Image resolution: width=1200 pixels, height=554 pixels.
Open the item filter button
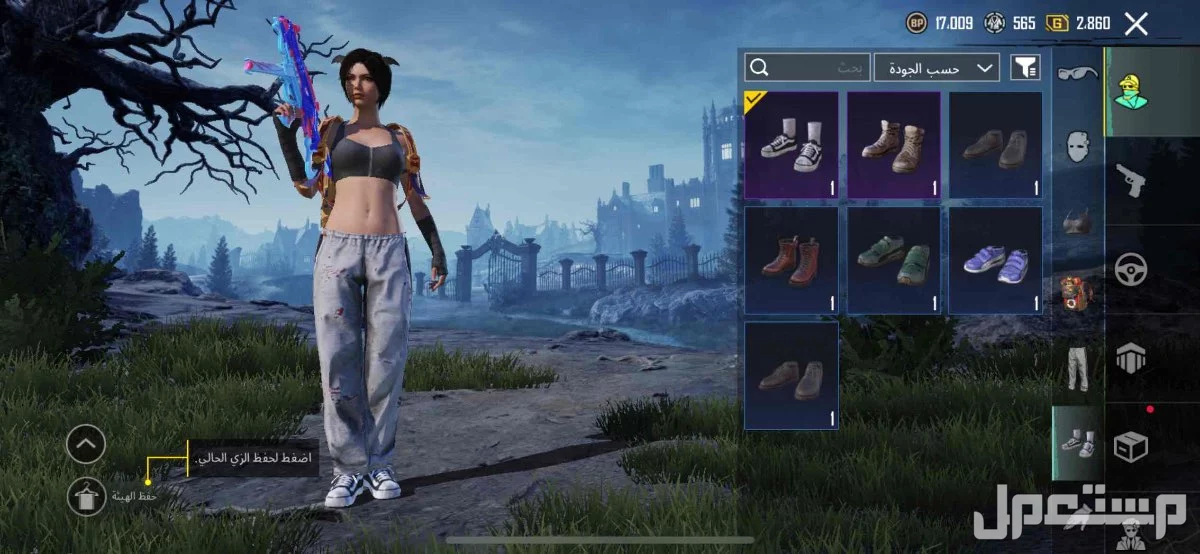(1025, 67)
